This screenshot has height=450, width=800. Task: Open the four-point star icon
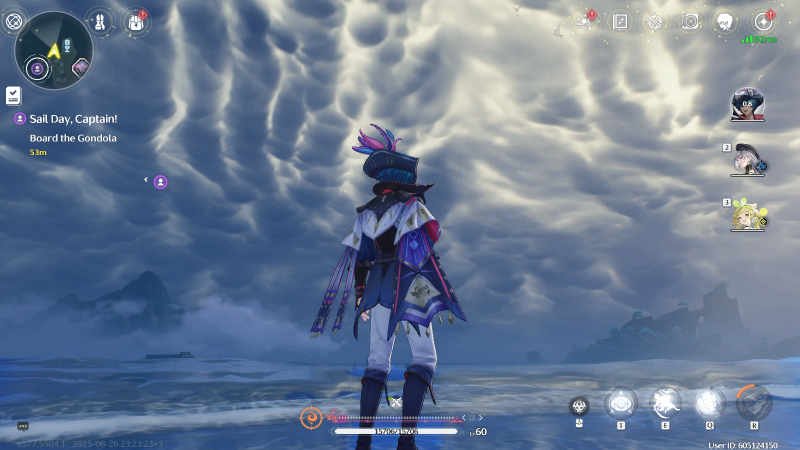coord(763,21)
